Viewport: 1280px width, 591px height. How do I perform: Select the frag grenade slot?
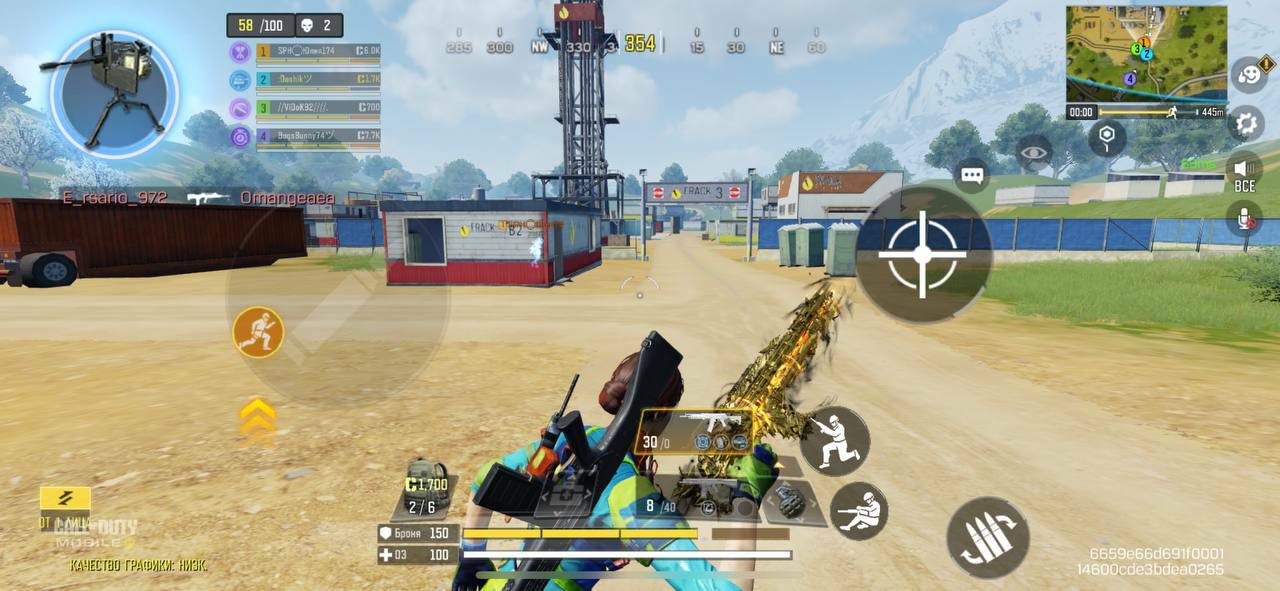[x=790, y=500]
